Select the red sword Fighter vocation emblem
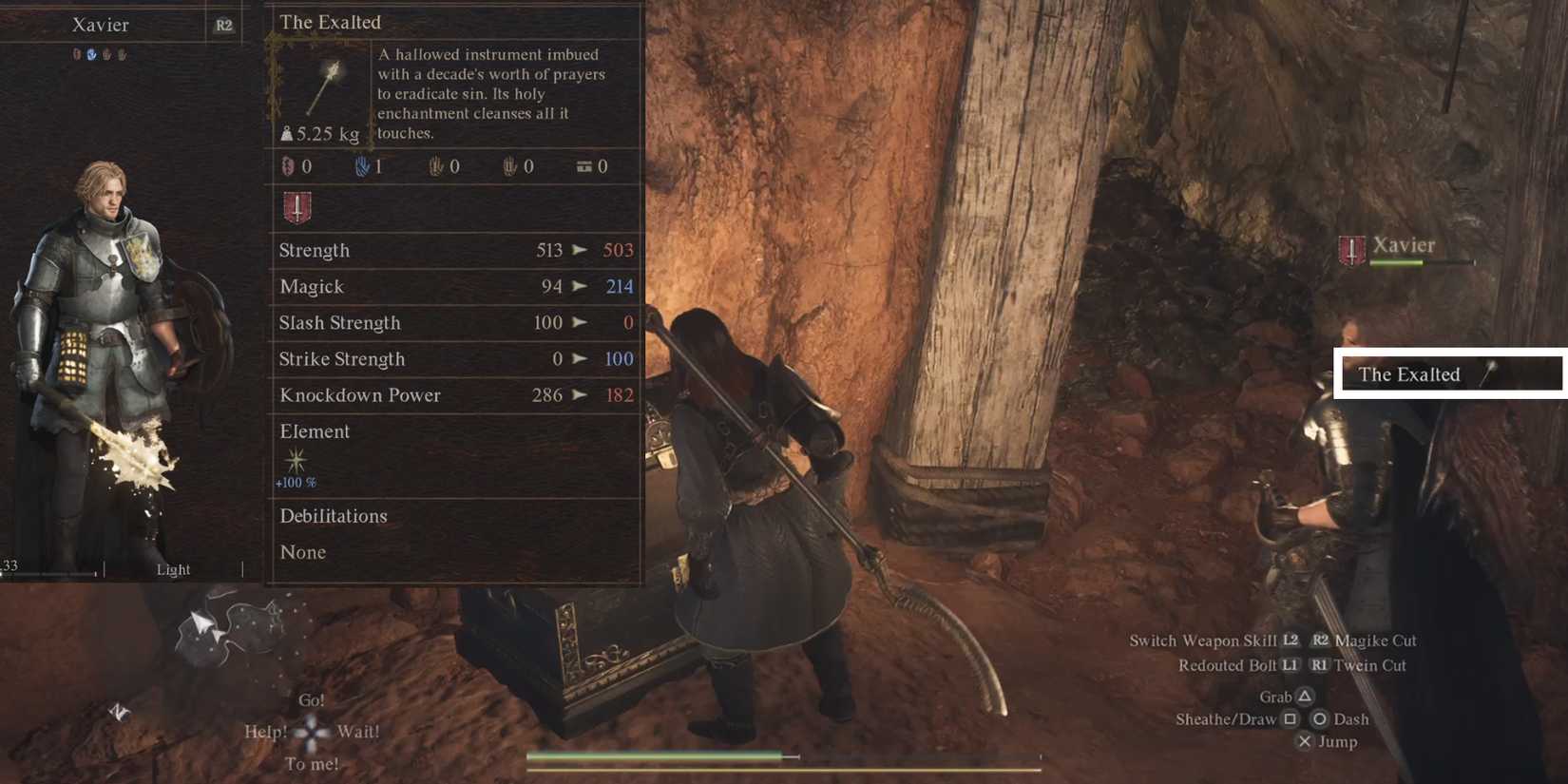 pos(295,207)
